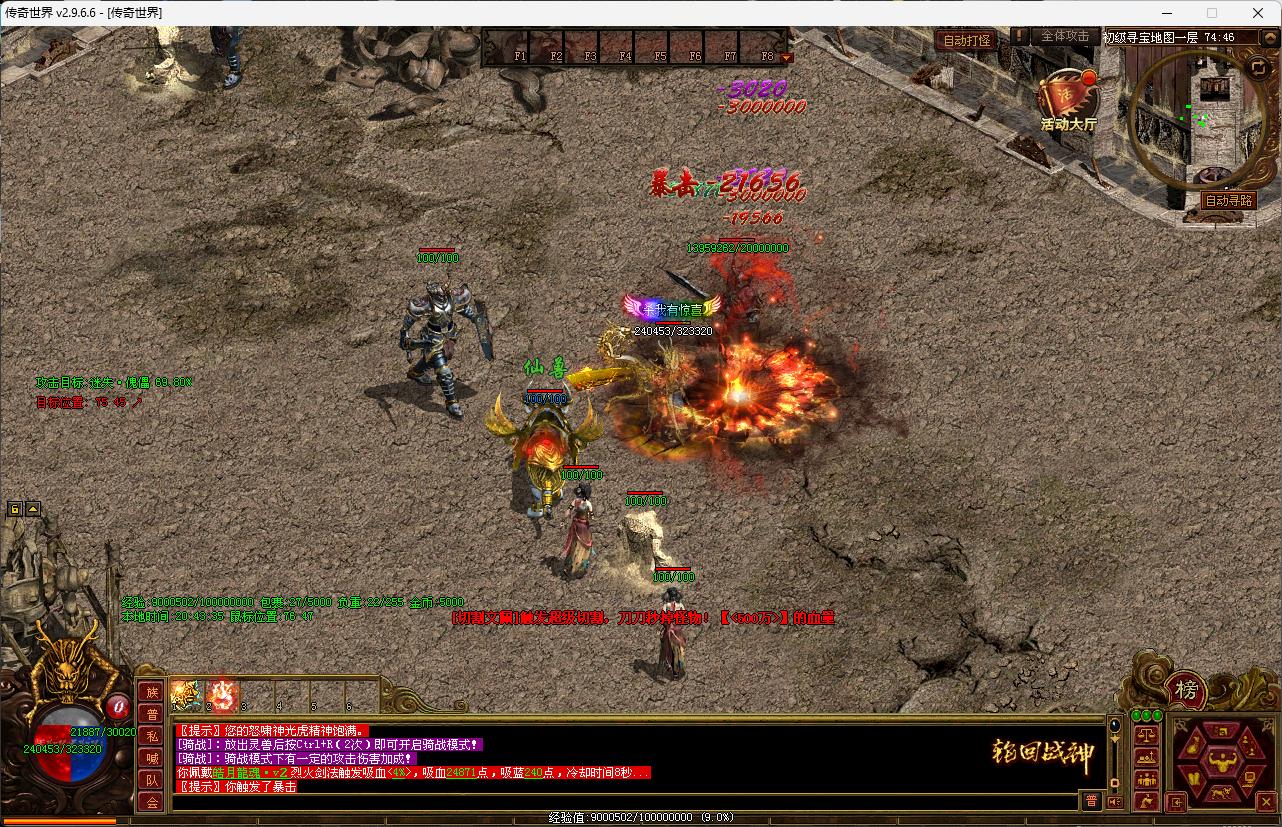Screen dimensions: 1282x827
Task: Select the 喊 shout chat channel
Action: click(x=151, y=758)
